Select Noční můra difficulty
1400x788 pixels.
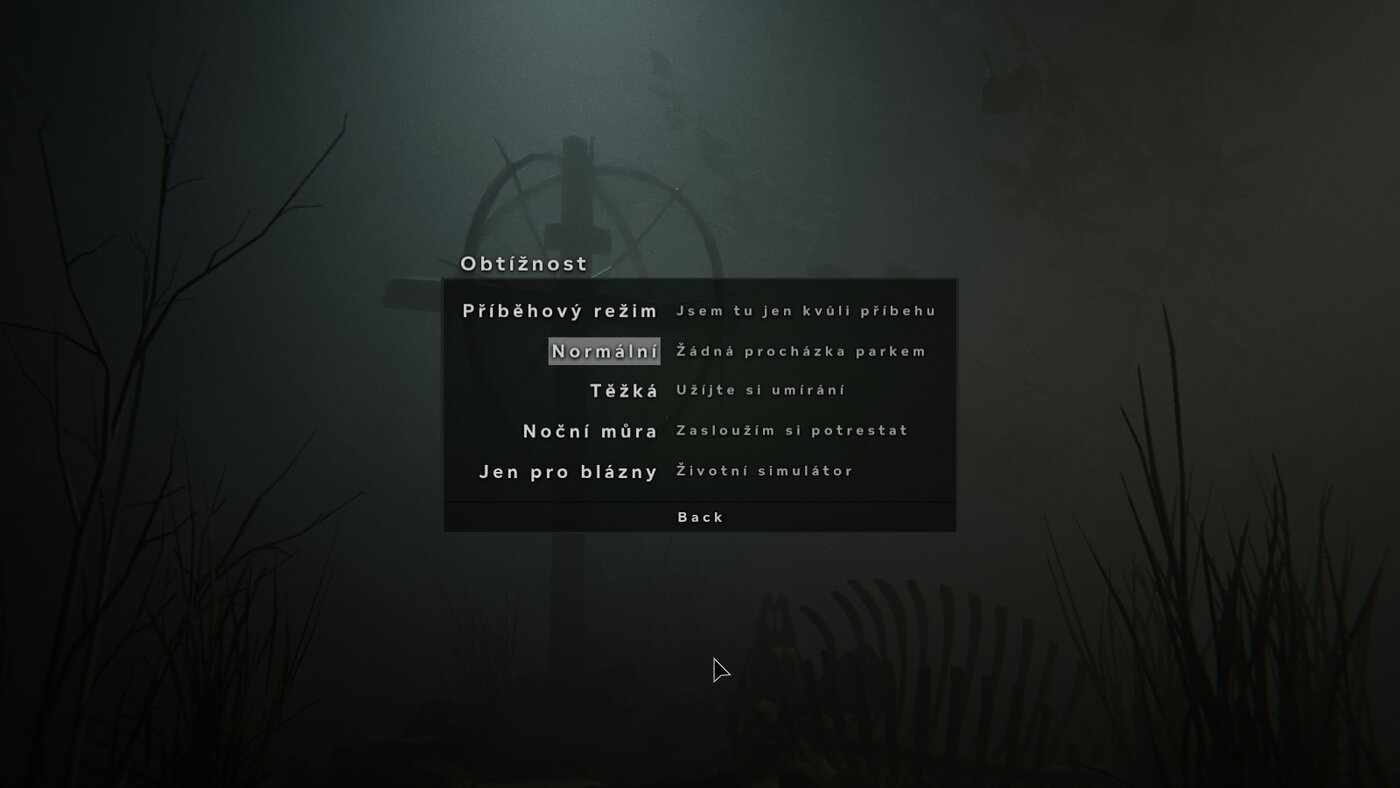590,431
